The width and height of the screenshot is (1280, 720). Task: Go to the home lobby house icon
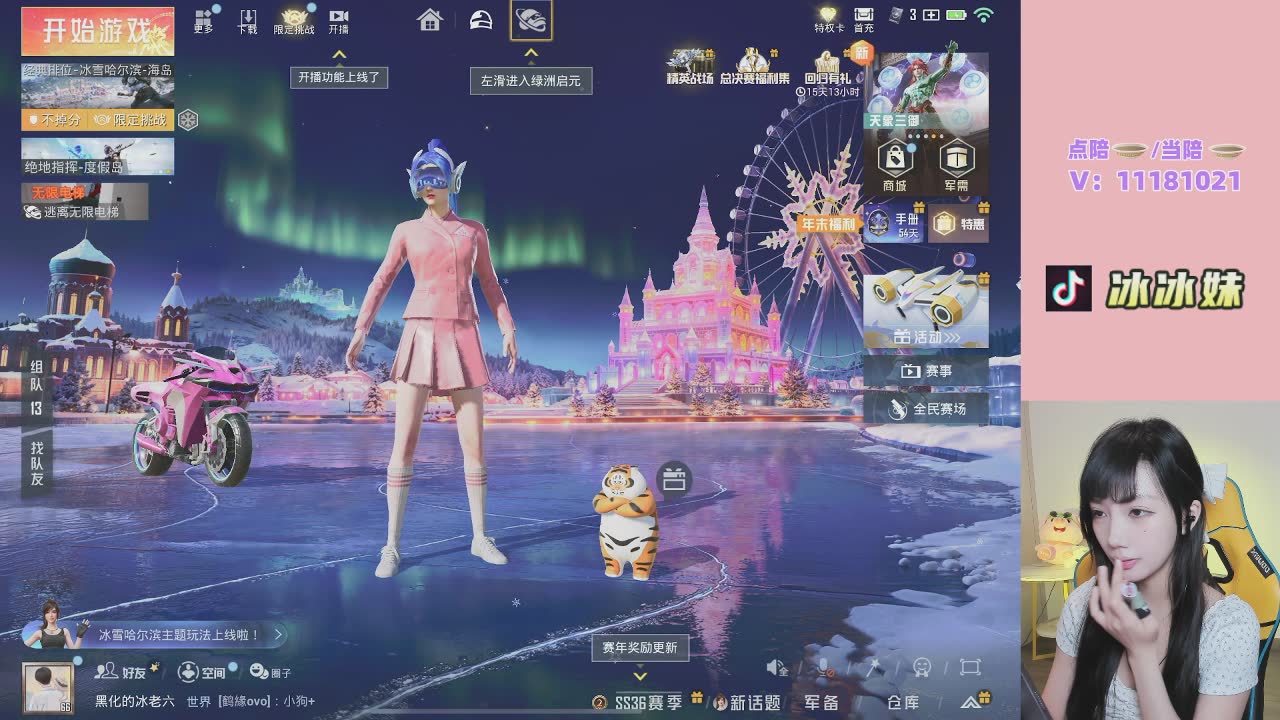(x=430, y=20)
